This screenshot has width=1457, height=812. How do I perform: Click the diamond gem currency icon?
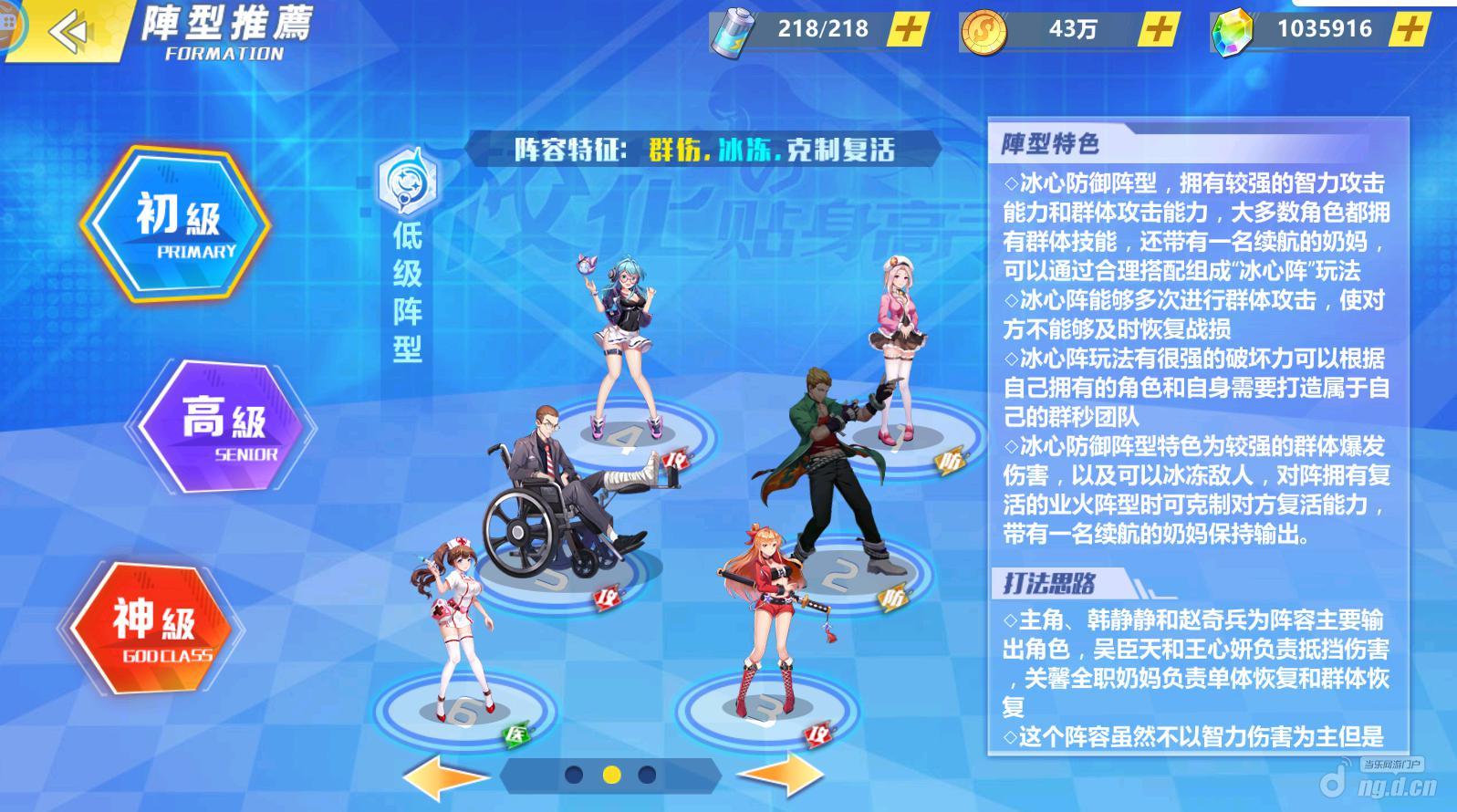[x=1233, y=27]
